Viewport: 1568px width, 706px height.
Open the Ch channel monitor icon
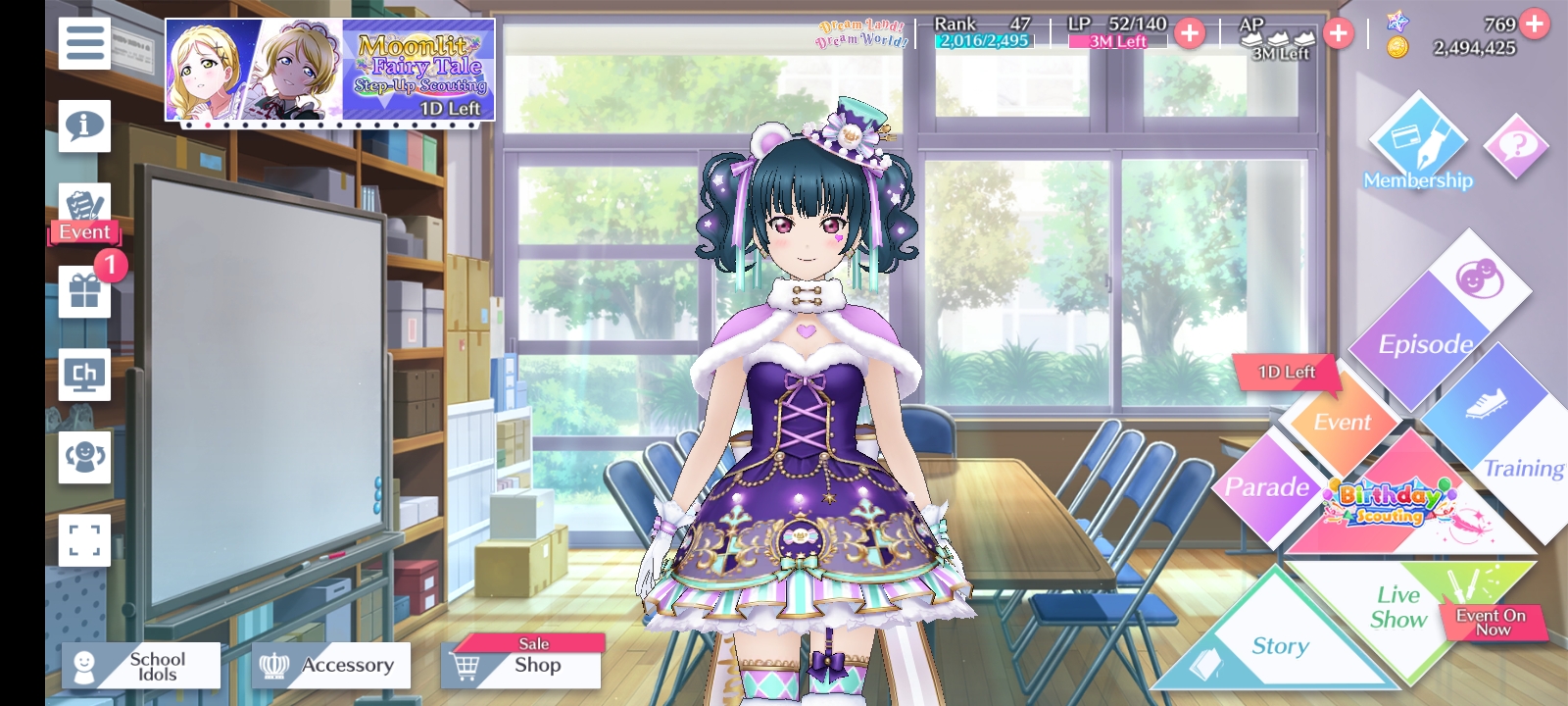(84, 375)
